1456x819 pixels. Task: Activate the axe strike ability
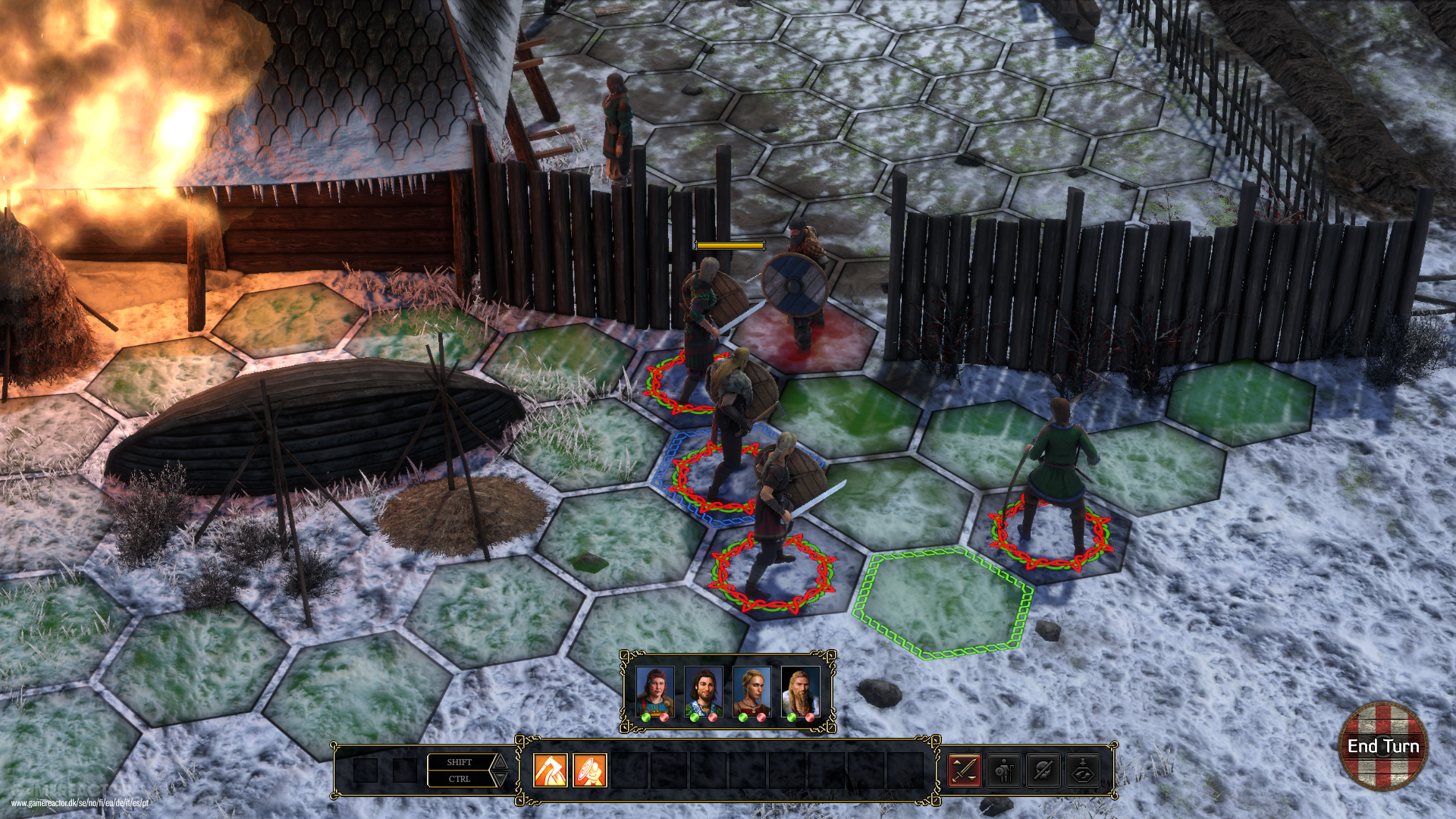551,770
